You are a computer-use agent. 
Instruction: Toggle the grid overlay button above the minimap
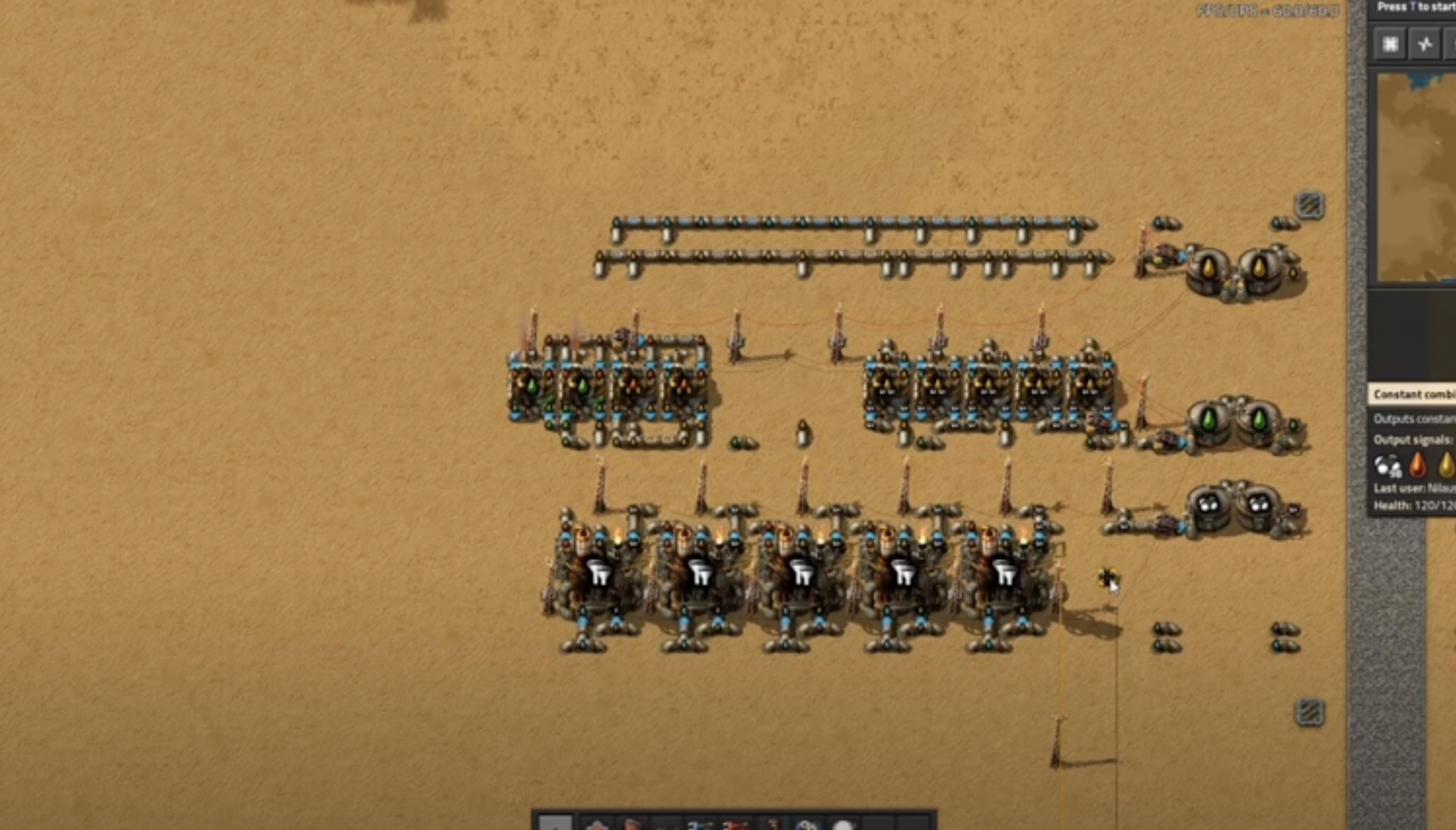tap(1390, 44)
